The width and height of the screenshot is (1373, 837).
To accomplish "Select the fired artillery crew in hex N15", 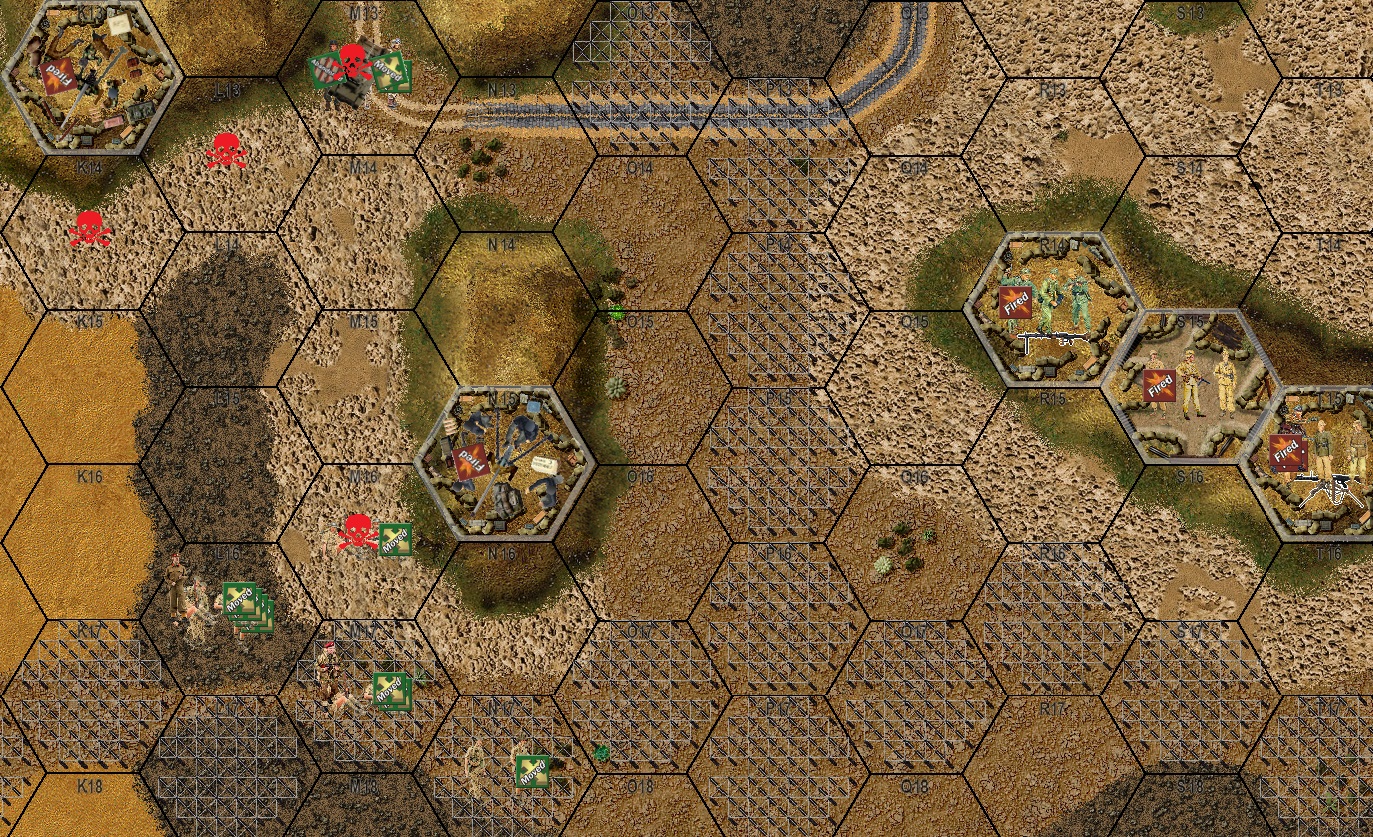I will pyautogui.click(x=505, y=464).
